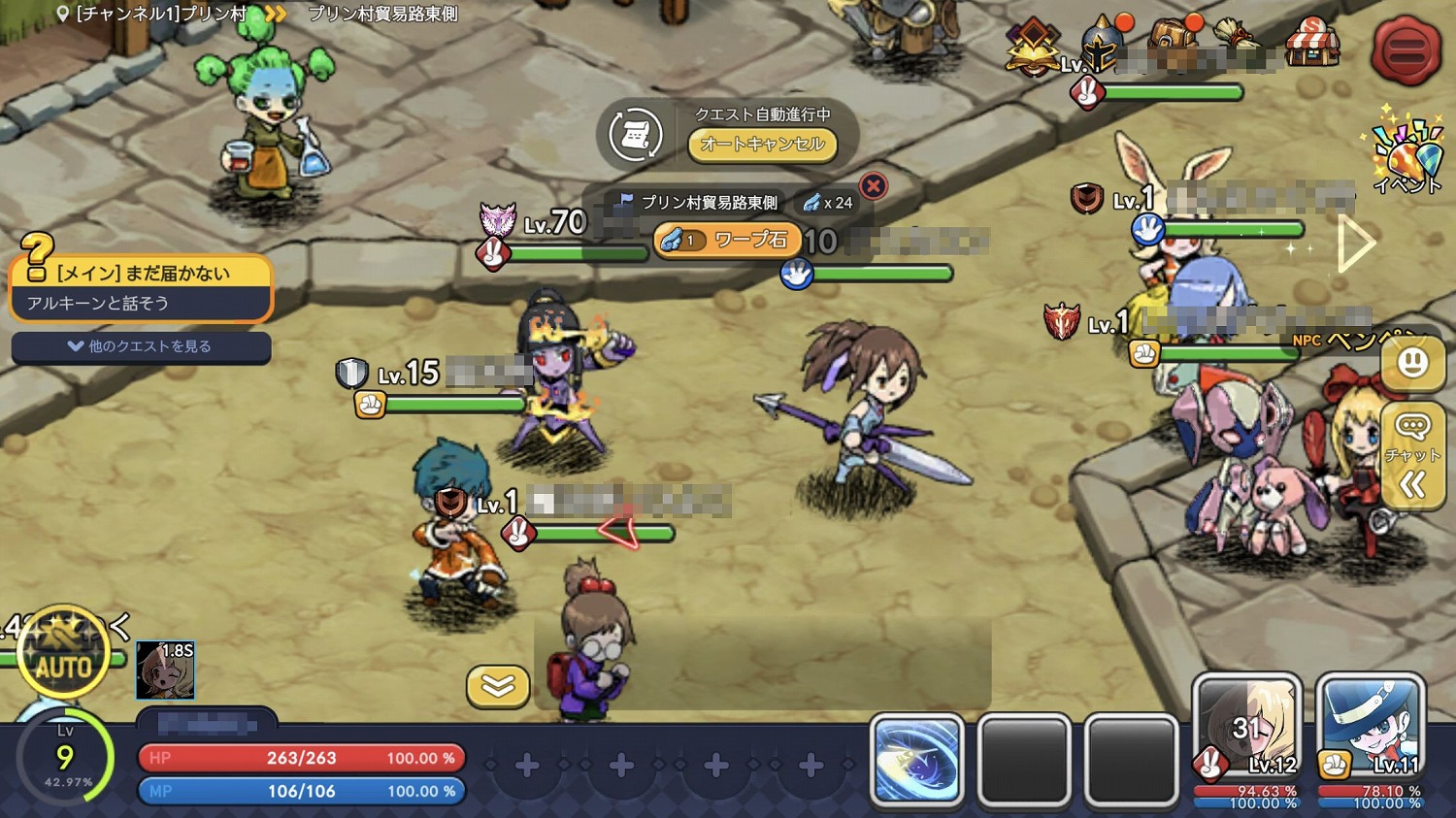Open the shop stall icon
Viewport: 1456px width, 818px height.
(x=1311, y=42)
